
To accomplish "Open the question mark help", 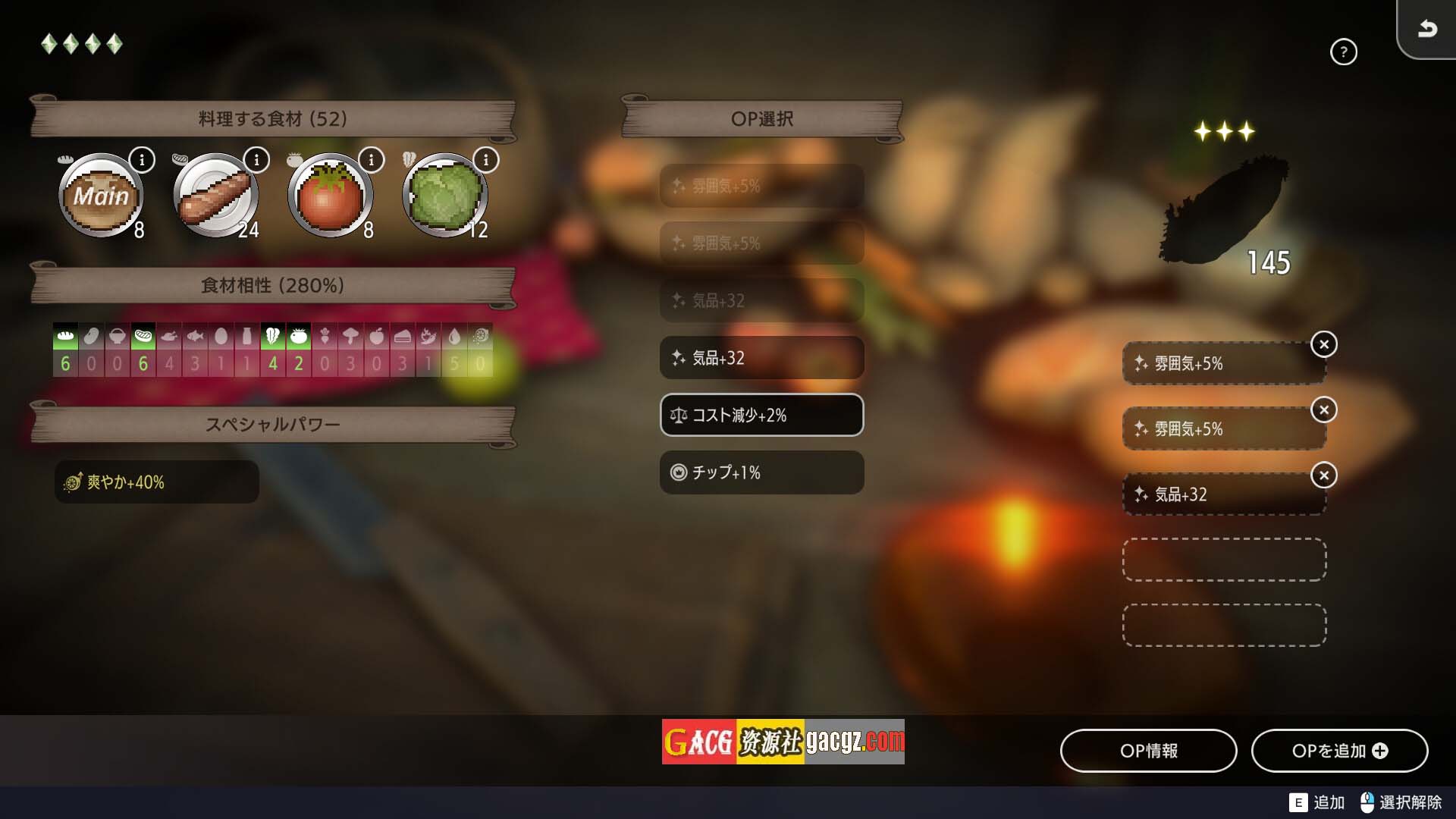I will (1343, 52).
